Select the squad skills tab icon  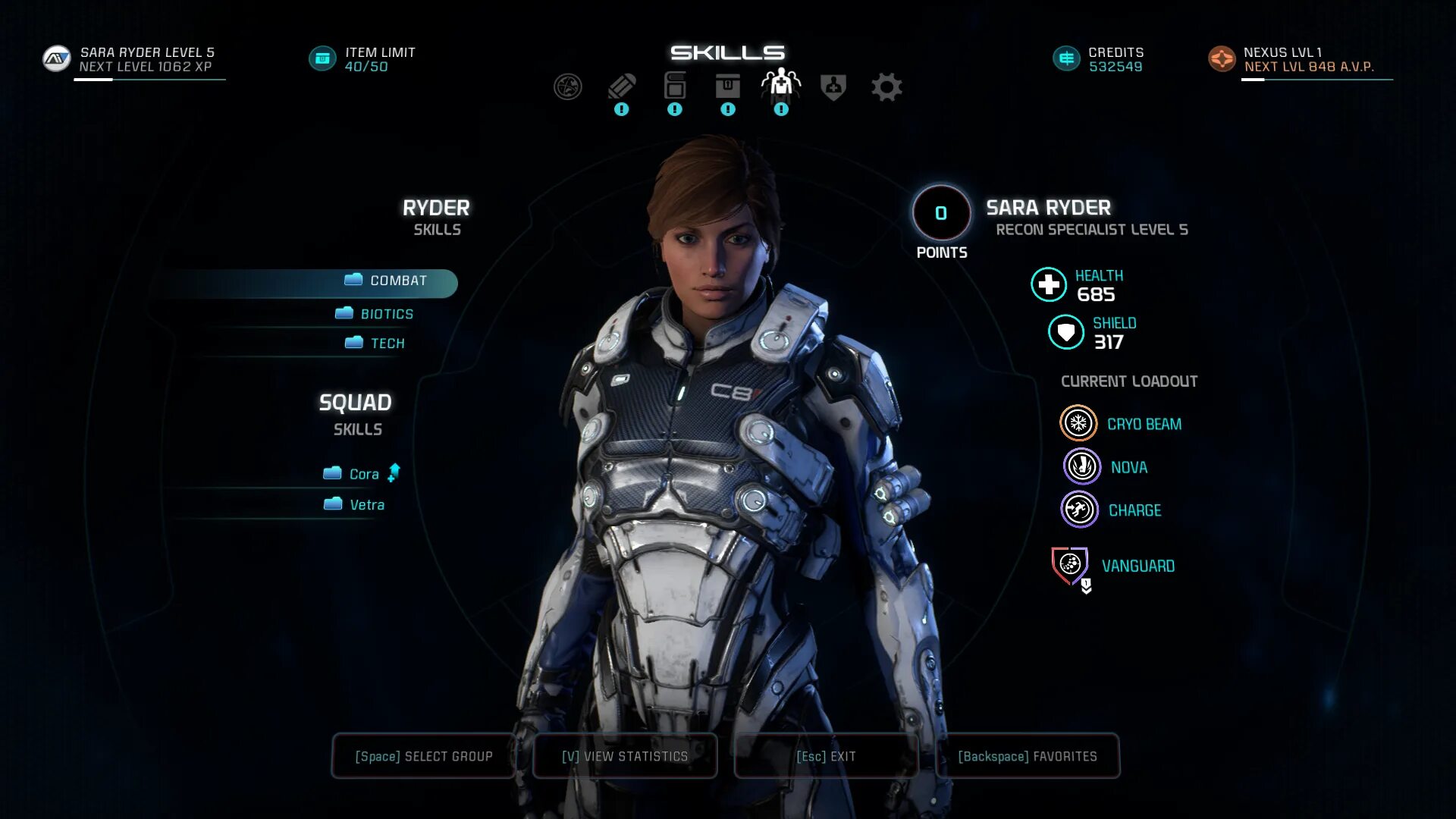point(780,85)
